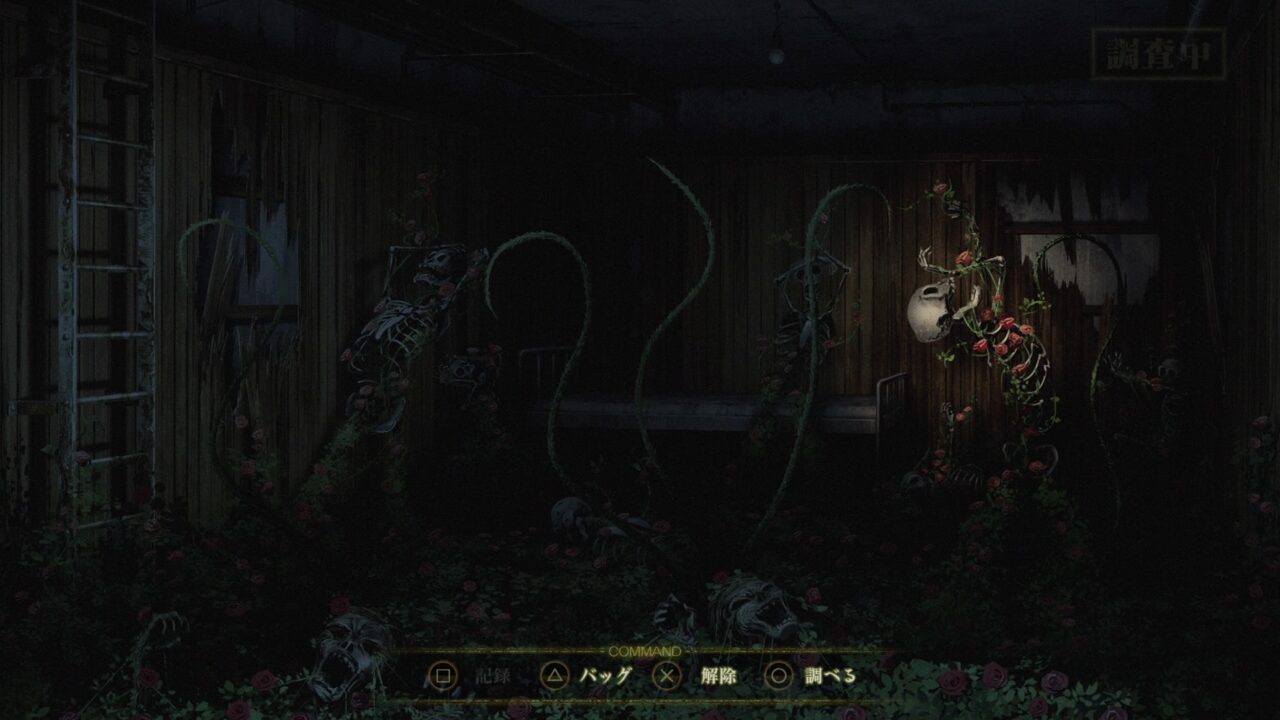Click the triangle button icon beside バッグ
Image resolution: width=1280 pixels, height=720 pixels.
point(555,674)
